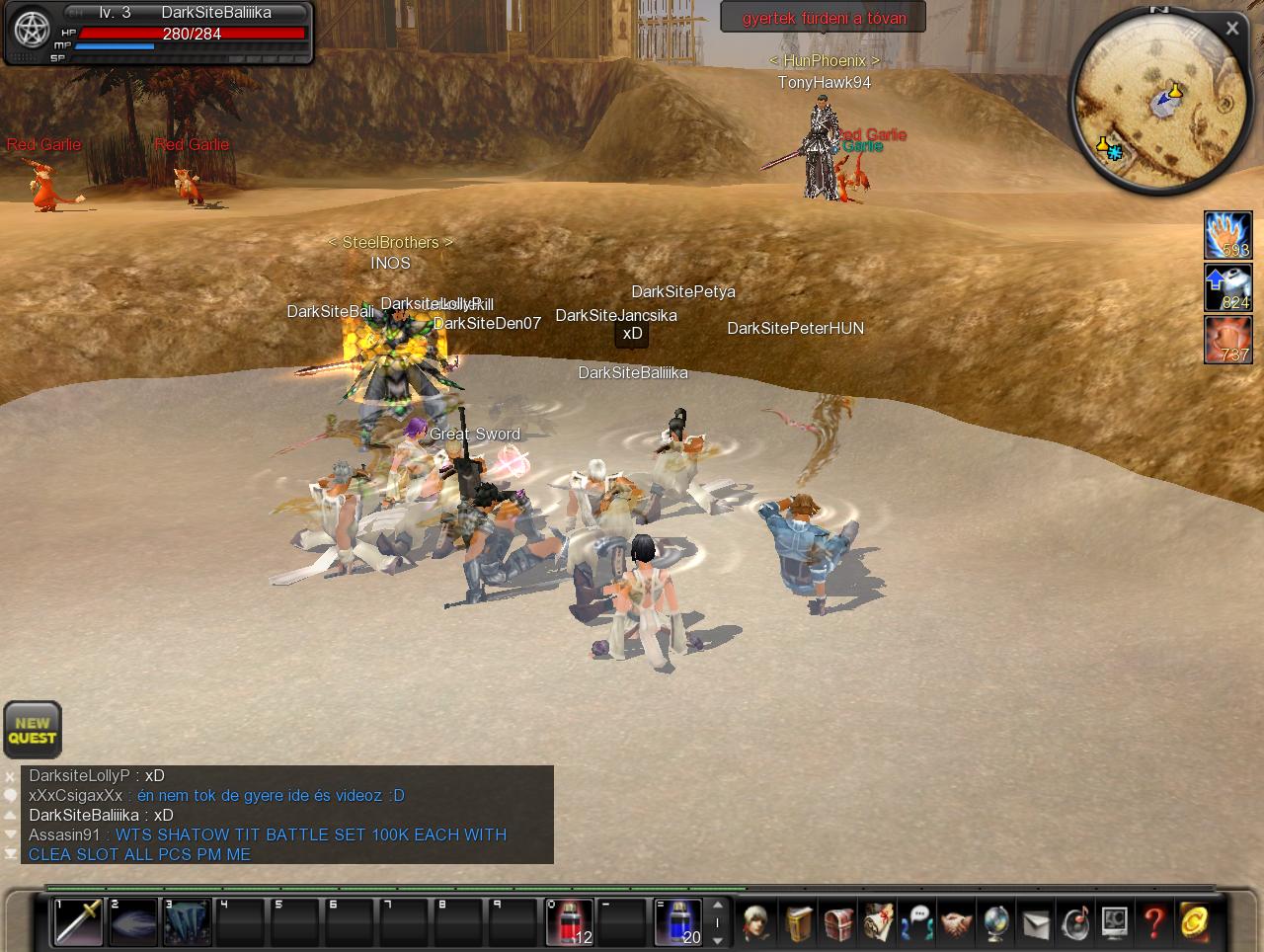Activate the wind slash skill in slot 2
Image resolution: width=1264 pixels, height=952 pixels.
133,921
